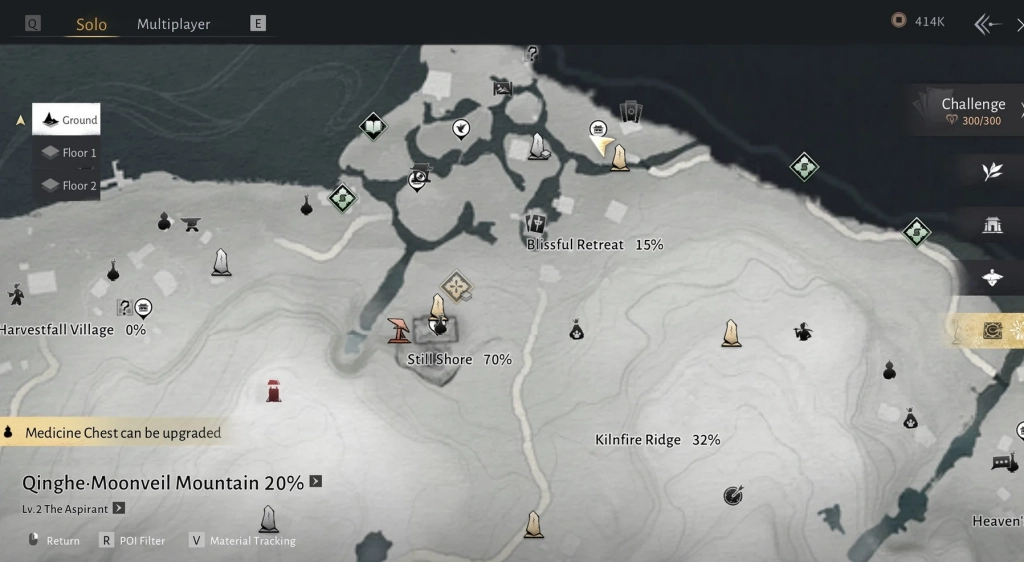Select the anvil blacksmith map marker
Viewport: 1024px width, 562px height.
191,224
